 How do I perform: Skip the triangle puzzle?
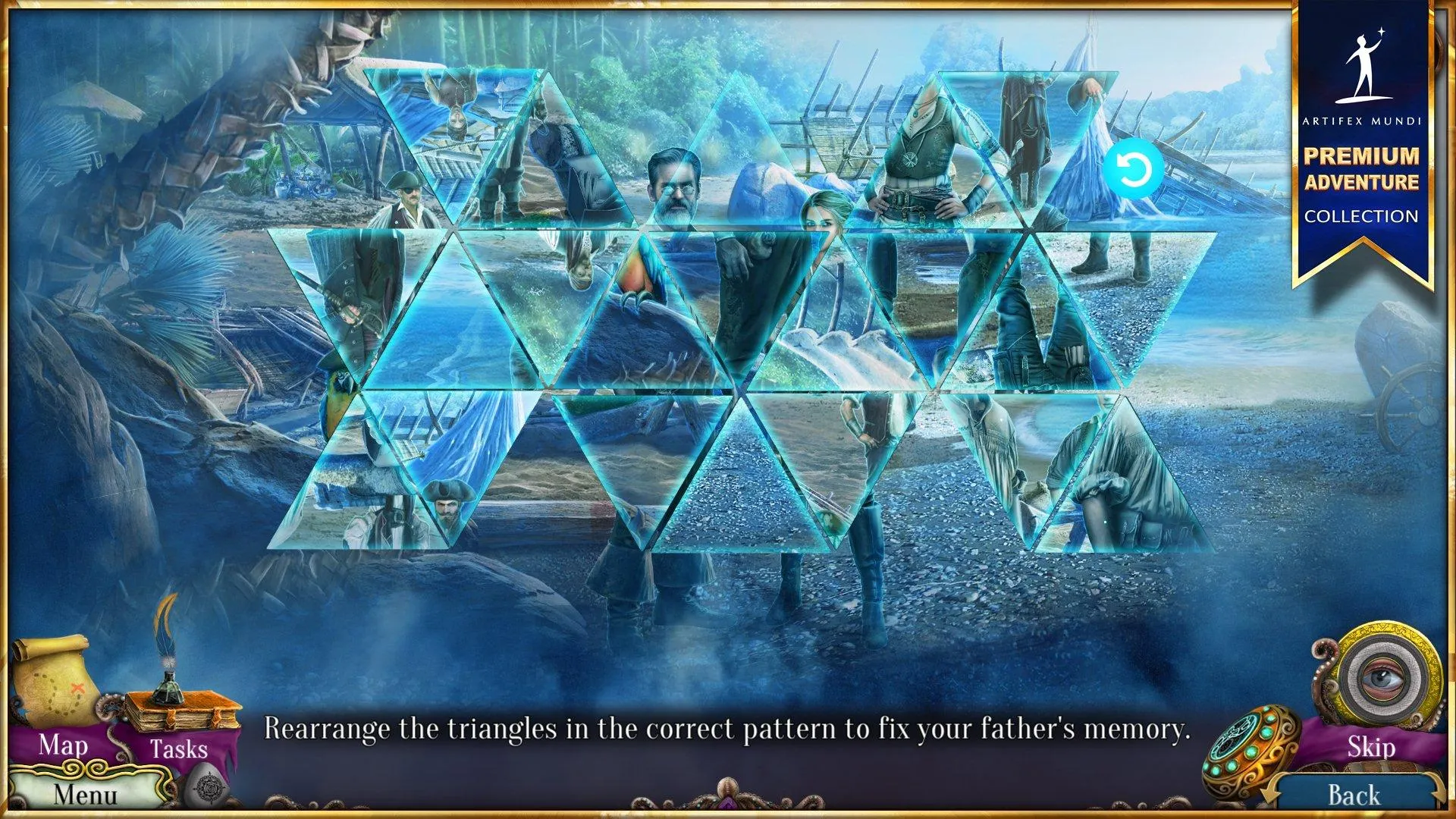(1370, 747)
